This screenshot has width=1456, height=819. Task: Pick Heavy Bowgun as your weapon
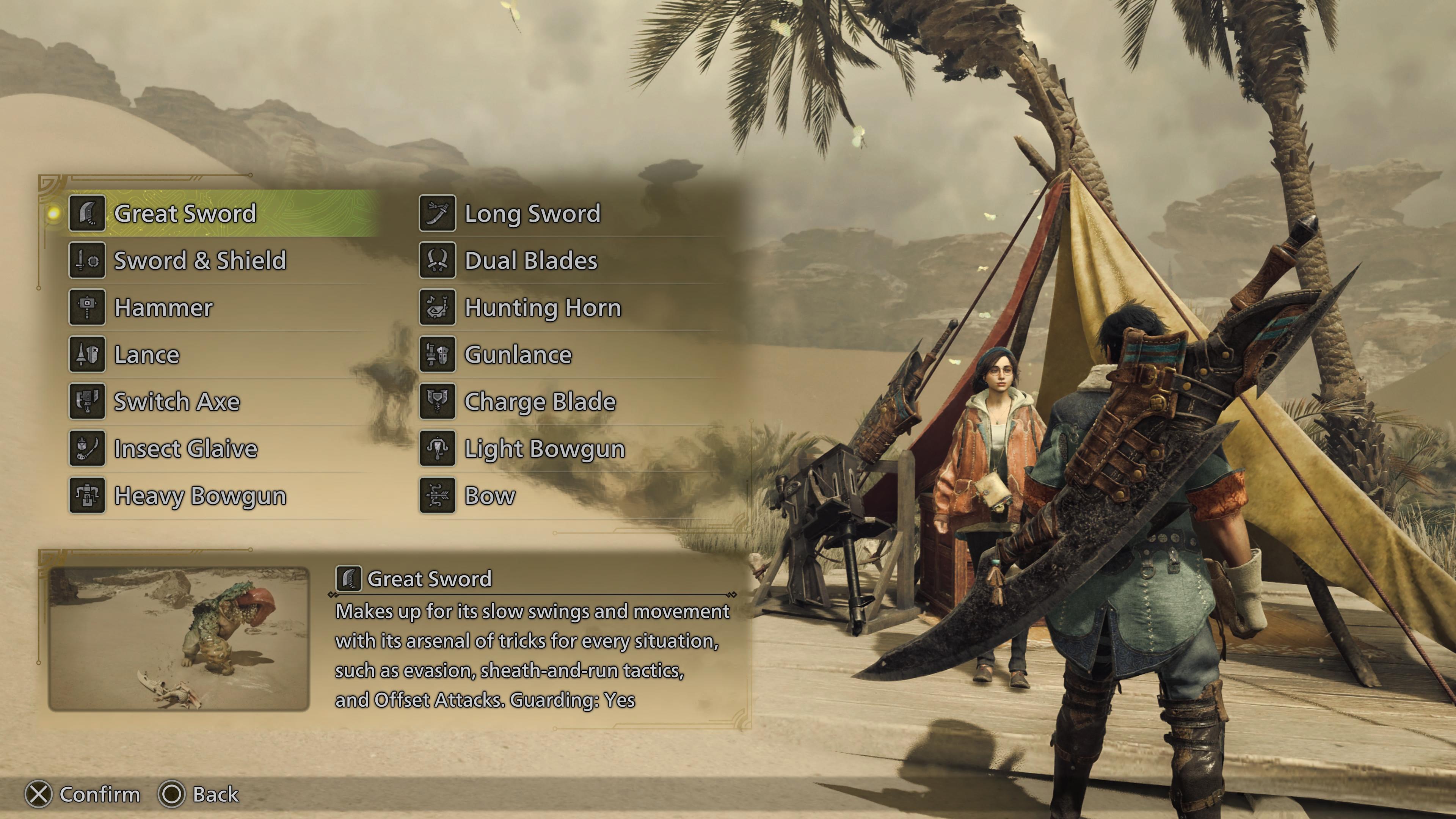pyautogui.click(x=199, y=496)
